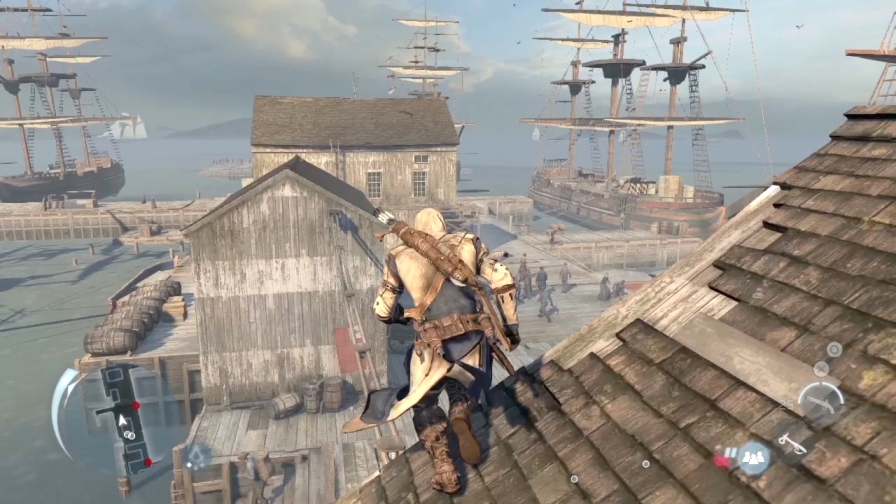Click the Assassin insignia icon beside the minimap
Viewport: 896px width, 504px height.
198,457
